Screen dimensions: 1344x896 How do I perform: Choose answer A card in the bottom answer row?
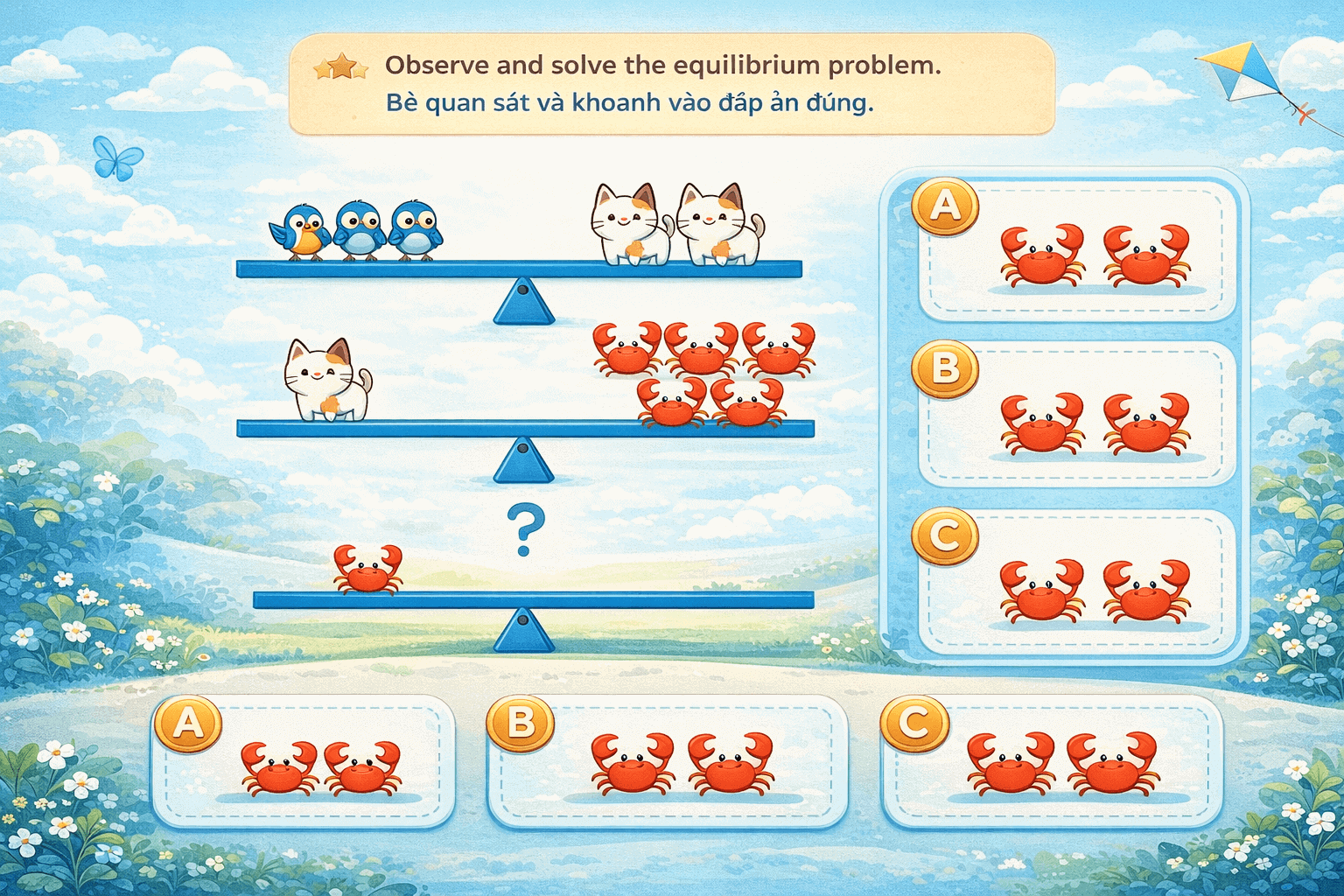pos(304,763)
